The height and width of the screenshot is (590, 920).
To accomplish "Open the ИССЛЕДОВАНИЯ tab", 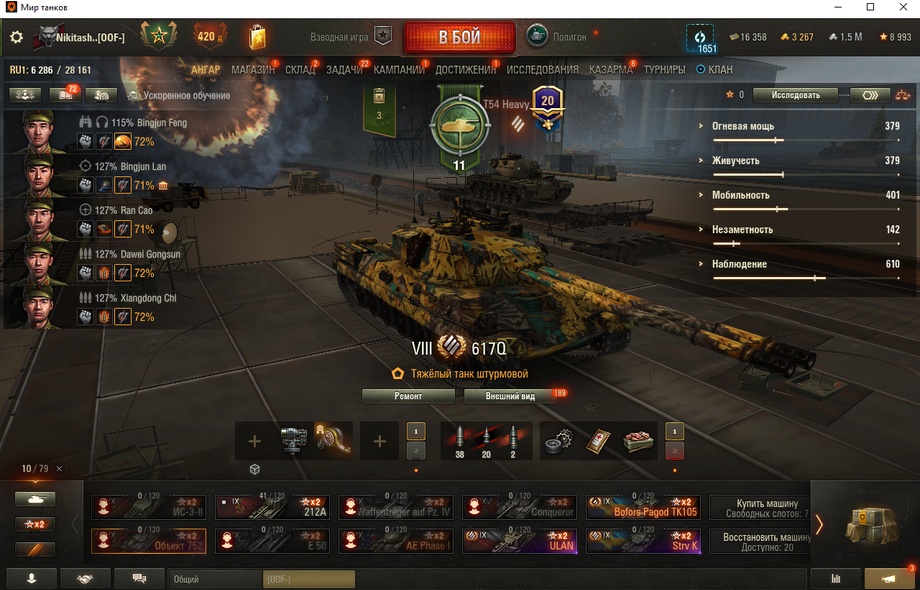I will pos(542,70).
